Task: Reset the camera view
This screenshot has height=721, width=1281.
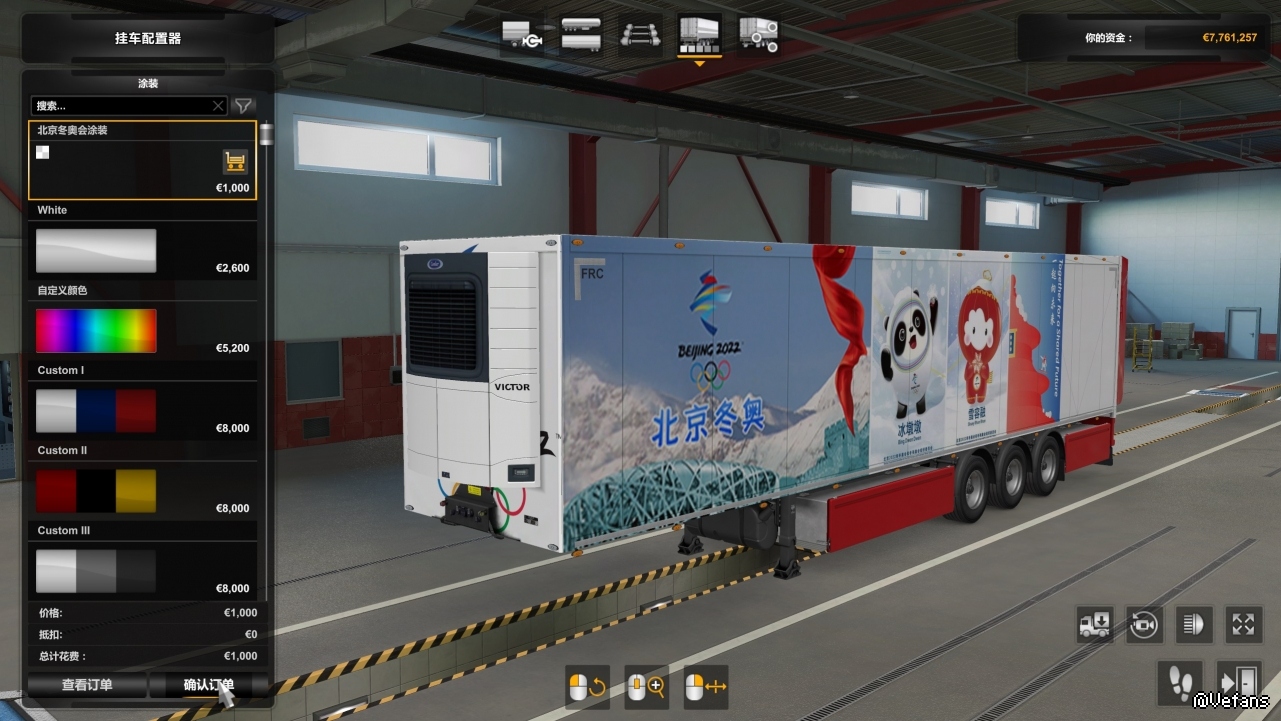Action: pyautogui.click(x=1143, y=625)
